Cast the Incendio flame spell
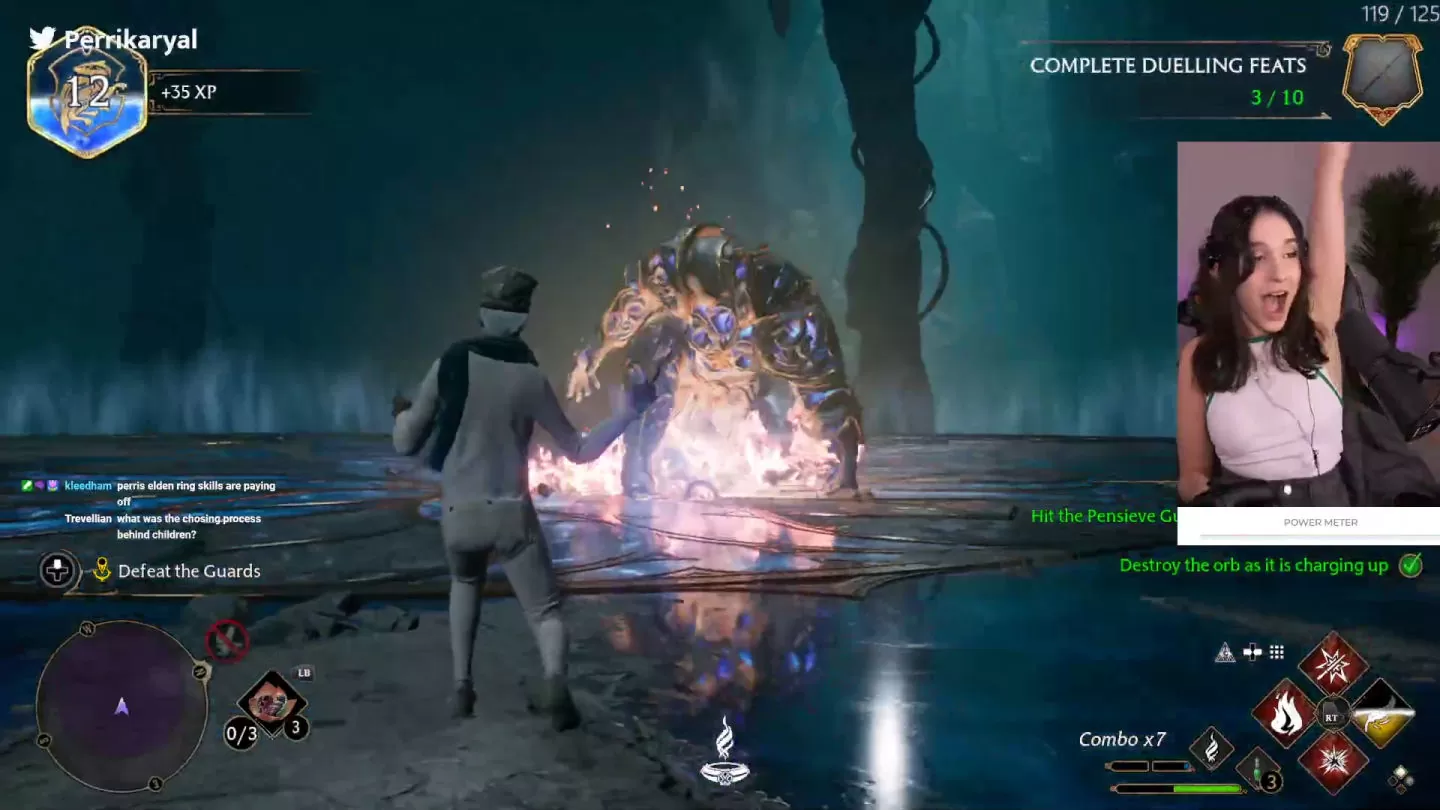The width and height of the screenshot is (1440, 810). click(x=1284, y=714)
